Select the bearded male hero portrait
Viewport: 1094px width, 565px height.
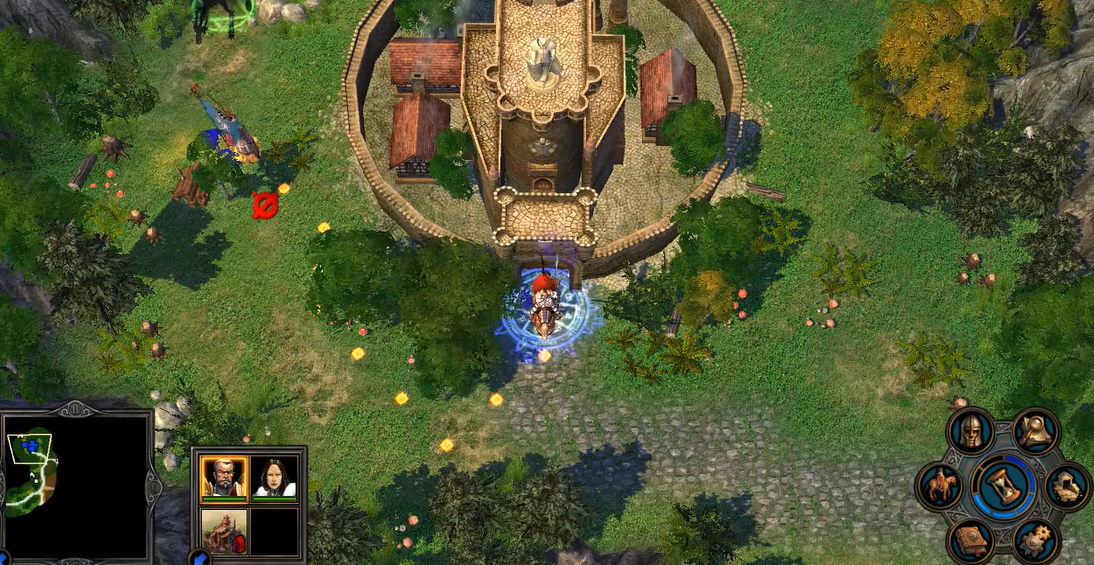(224, 477)
